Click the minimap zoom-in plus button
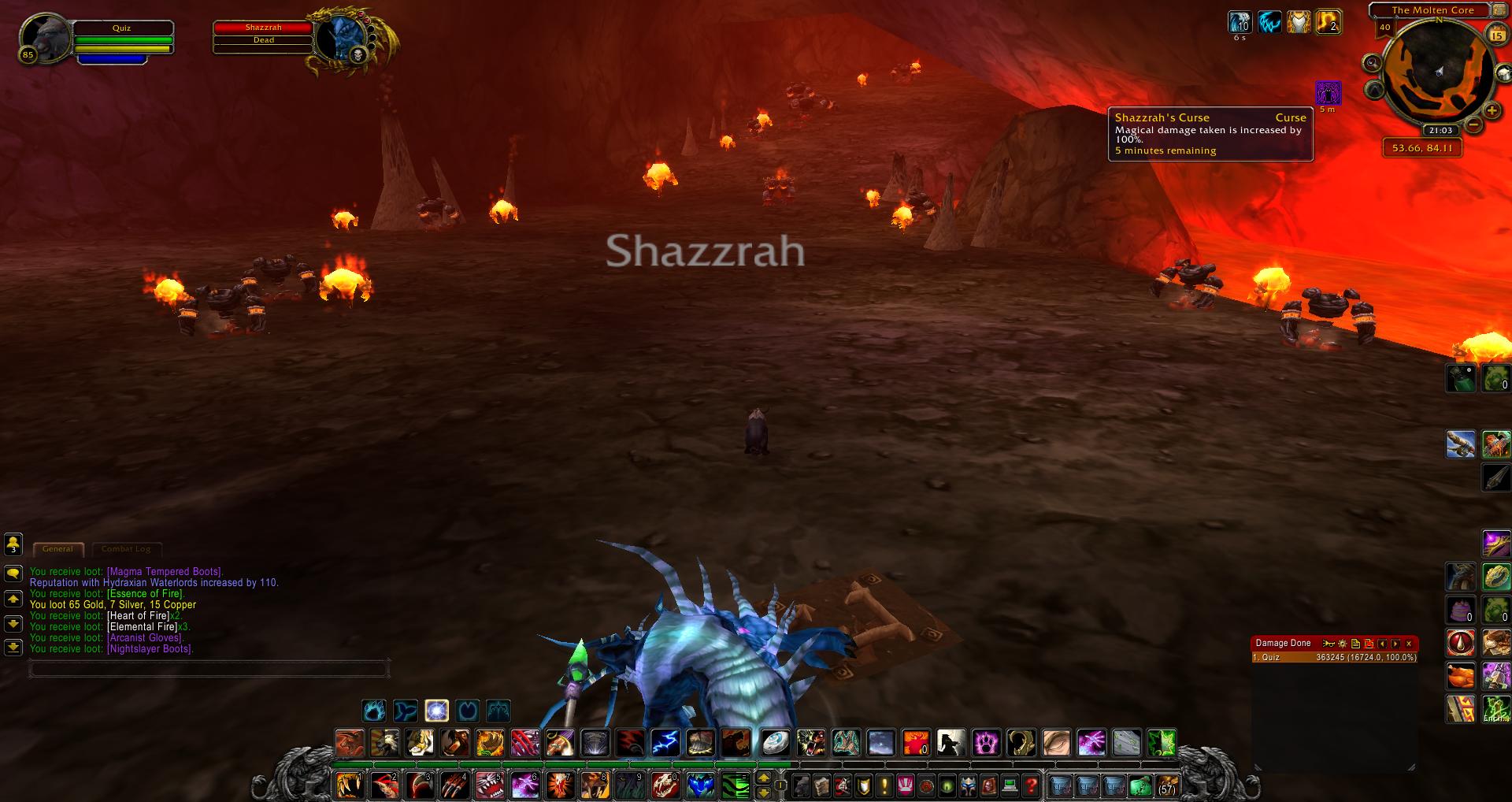This screenshot has height=802, width=1512. tap(1491, 111)
